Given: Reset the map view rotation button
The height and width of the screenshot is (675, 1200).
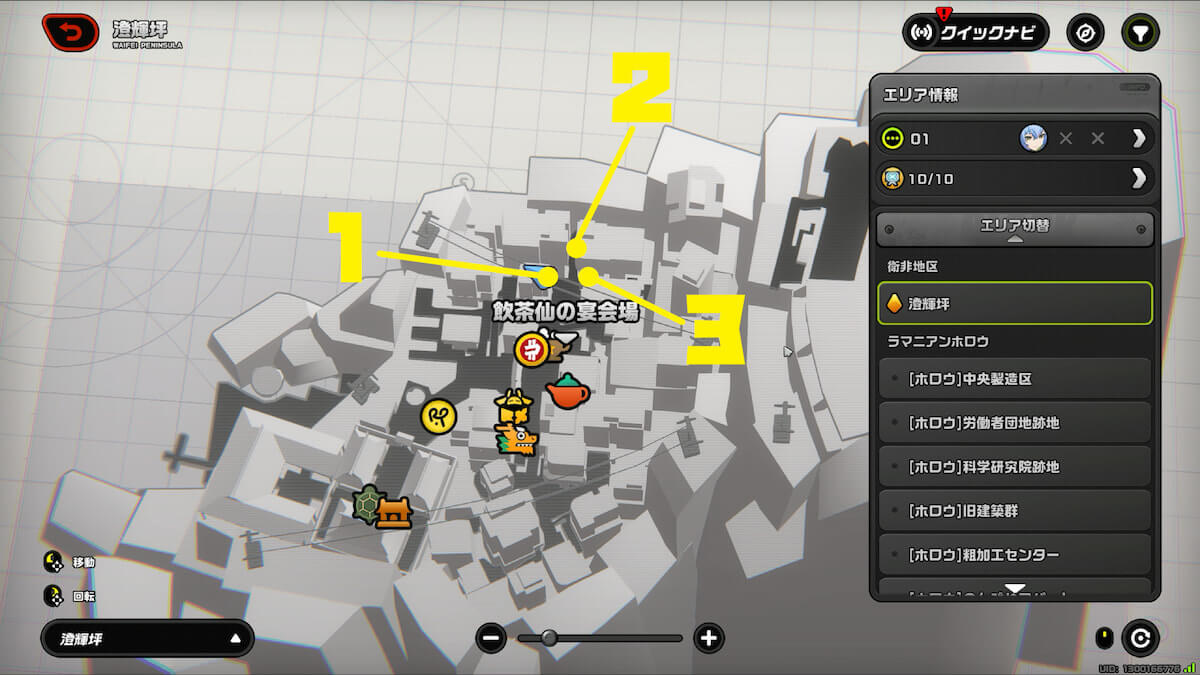Looking at the screenshot, I should click(1140, 638).
